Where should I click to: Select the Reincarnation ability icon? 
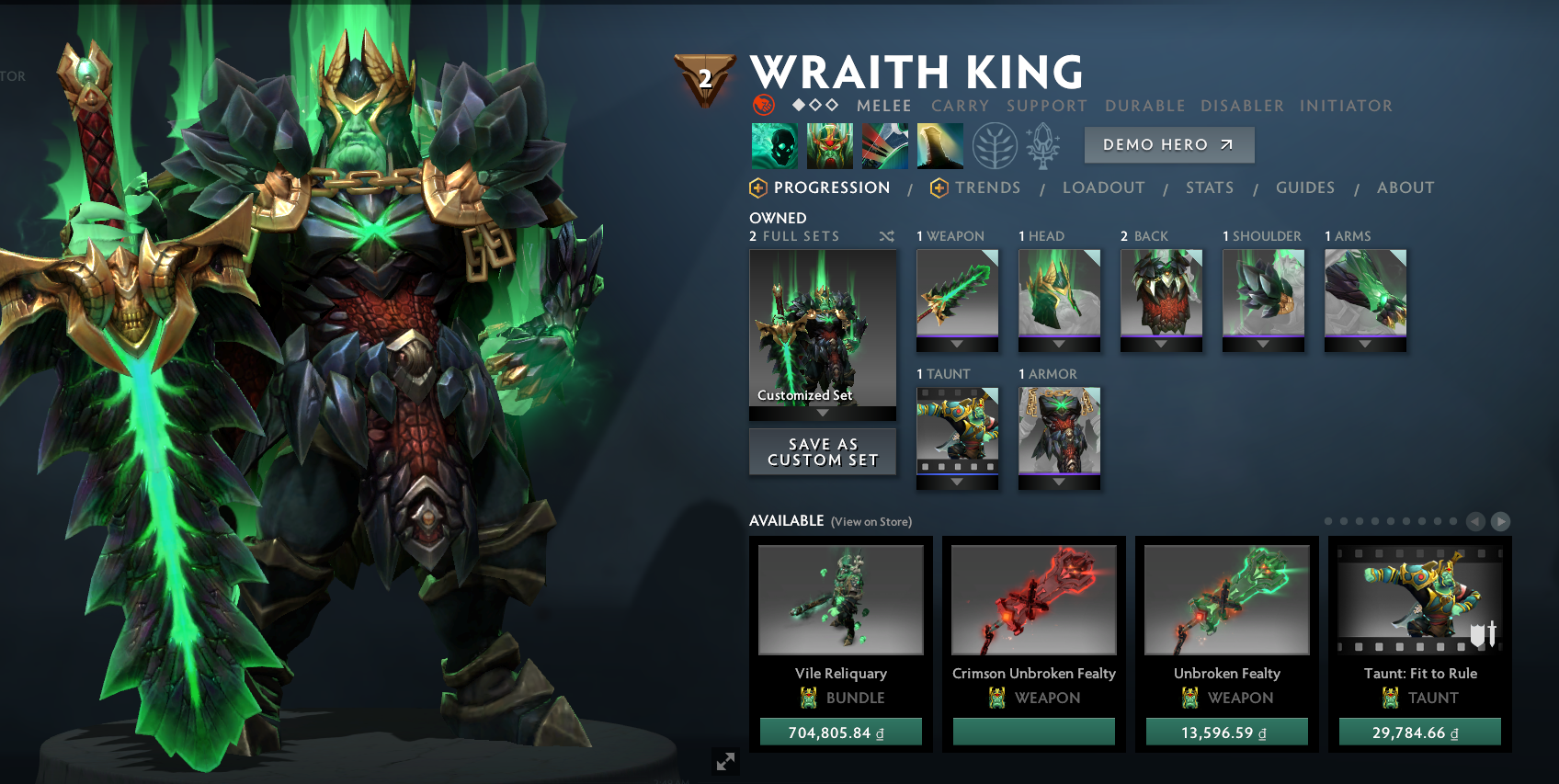[939, 144]
